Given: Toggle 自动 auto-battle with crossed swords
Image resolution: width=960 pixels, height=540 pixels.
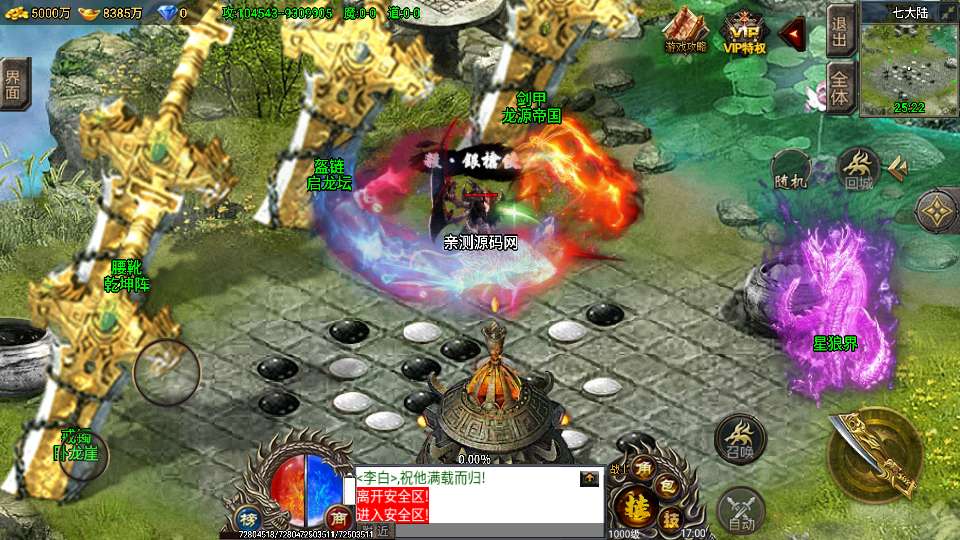Looking at the screenshot, I should tap(741, 511).
